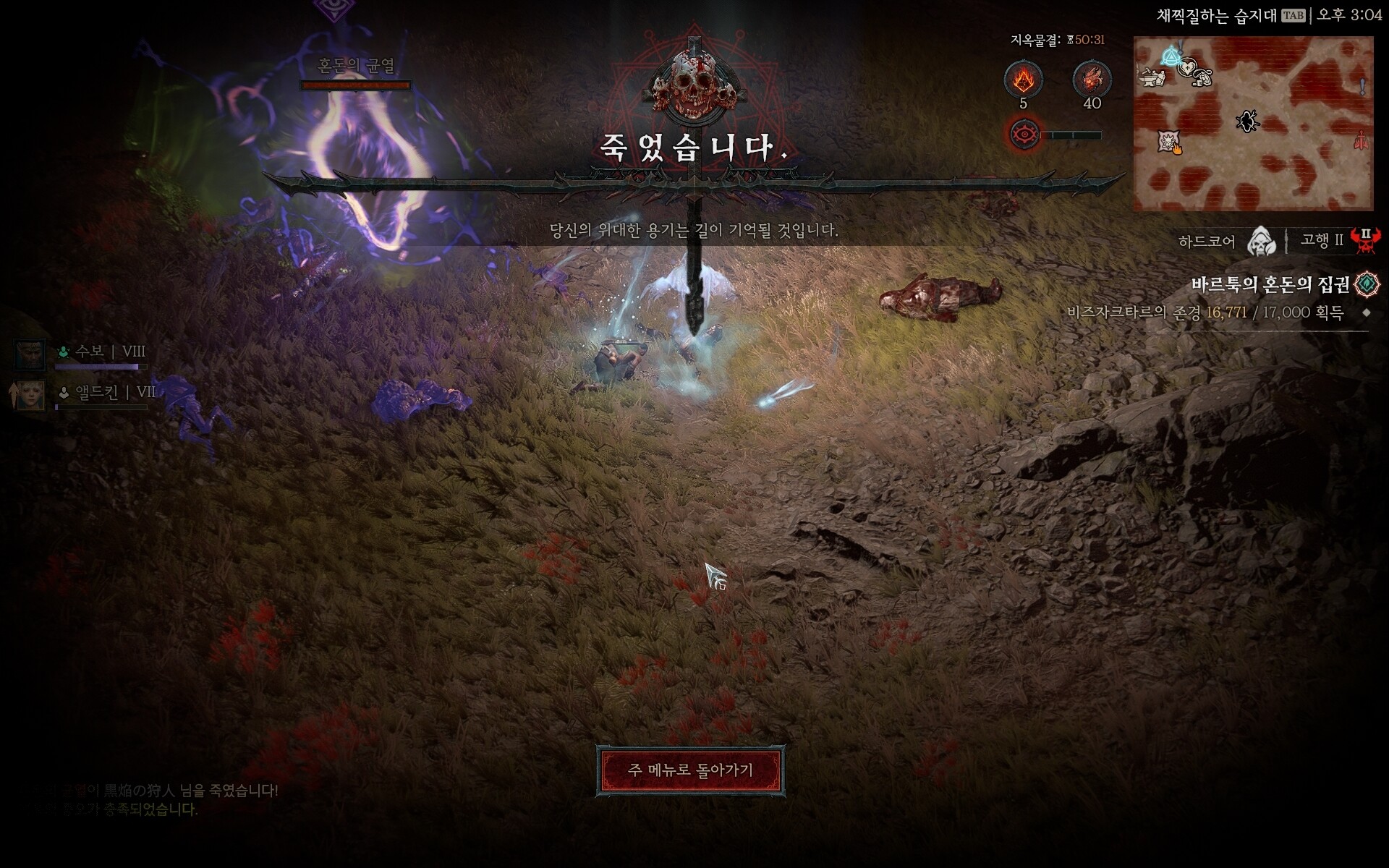Click the 하드코어 hooded skull icon
Viewport: 1389px width, 868px height.
(x=1261, y=241)
